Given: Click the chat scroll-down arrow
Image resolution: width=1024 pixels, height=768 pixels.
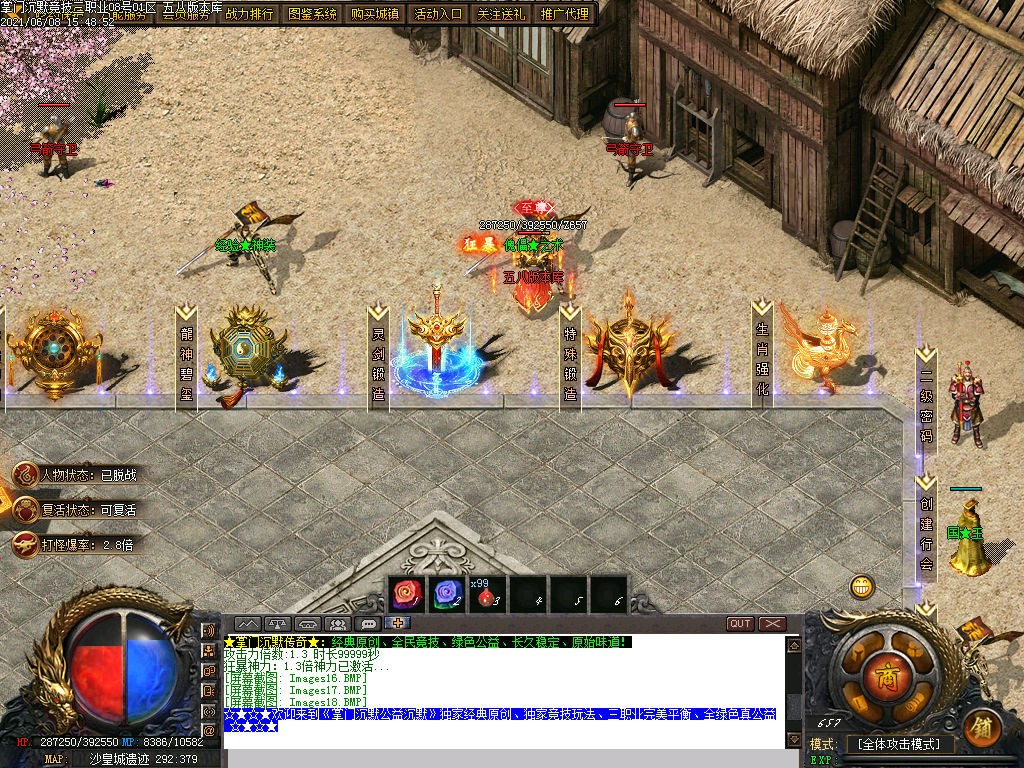Looking at the screenshot, I should tap(793, 740).
